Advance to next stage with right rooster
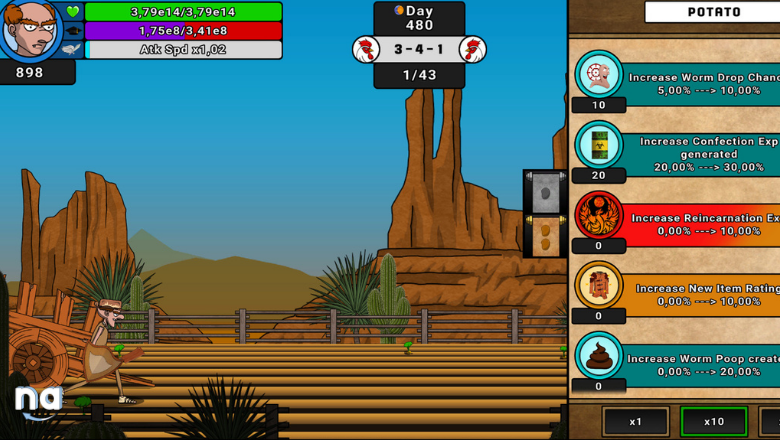This screenshot has width=780, height=440. [x=472, y=49]
